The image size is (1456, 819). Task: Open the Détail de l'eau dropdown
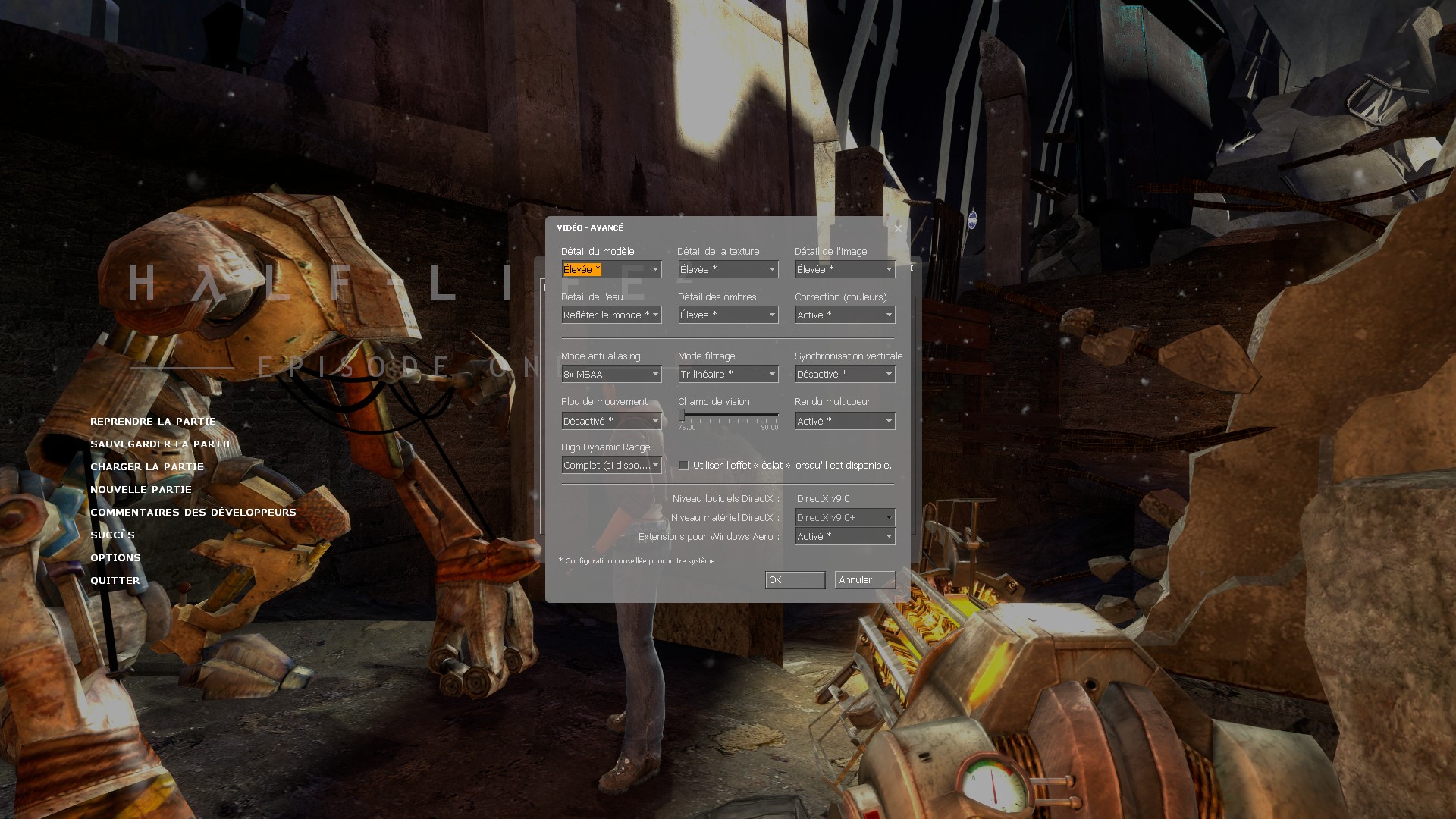(x=611, y=315)
